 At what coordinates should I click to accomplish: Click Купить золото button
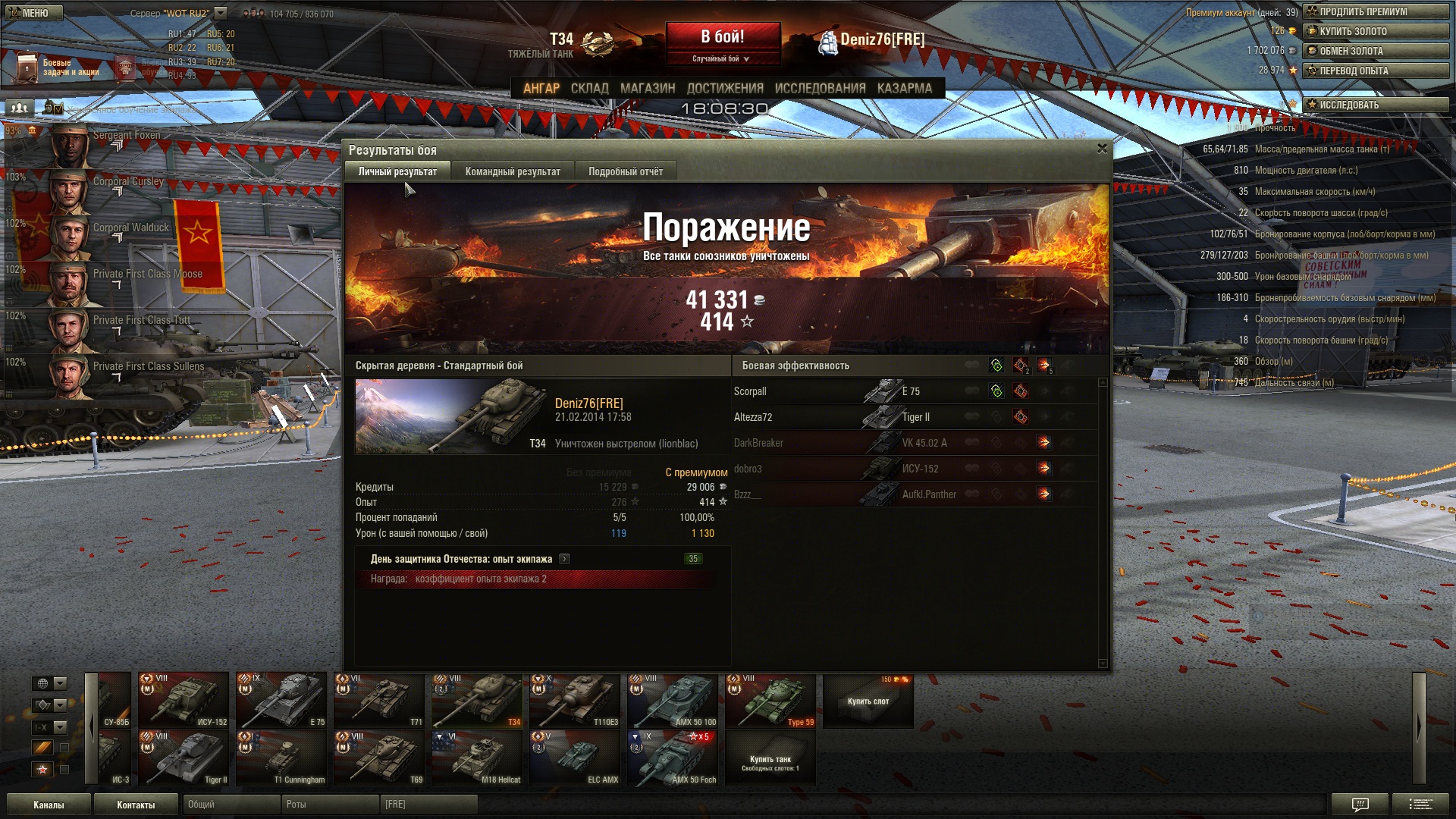tap(1375, 31)
